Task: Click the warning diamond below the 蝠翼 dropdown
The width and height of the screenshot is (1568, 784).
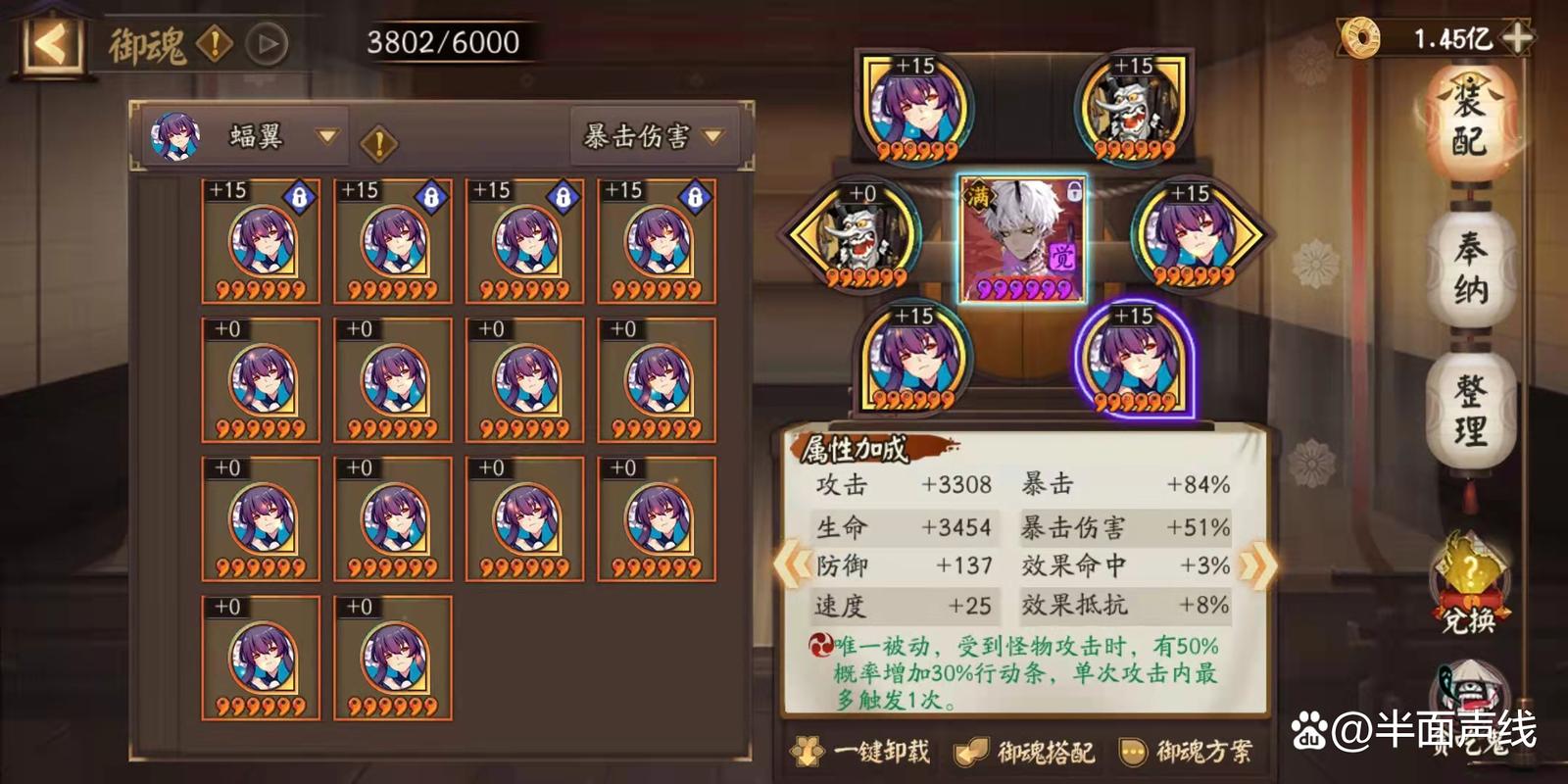Action: 378,145
